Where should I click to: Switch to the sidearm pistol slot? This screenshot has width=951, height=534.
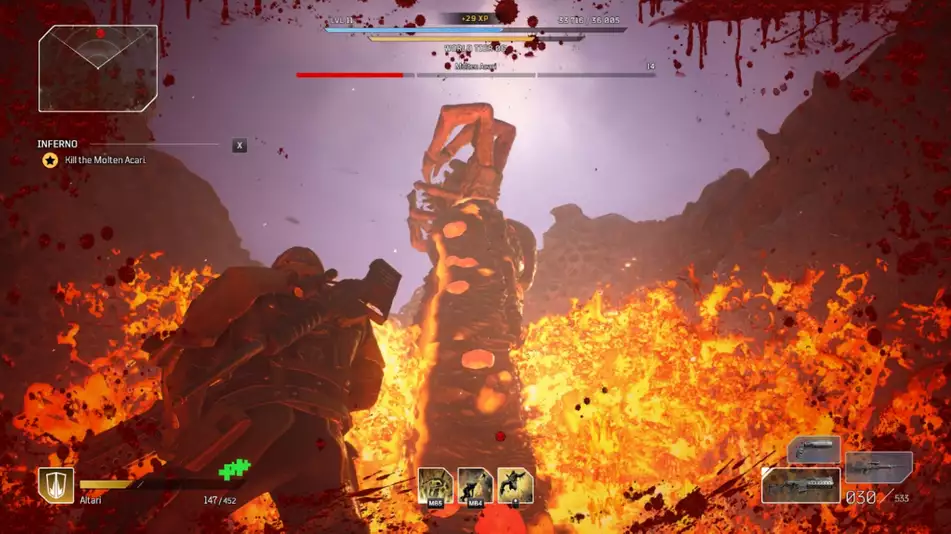[813, 449]
